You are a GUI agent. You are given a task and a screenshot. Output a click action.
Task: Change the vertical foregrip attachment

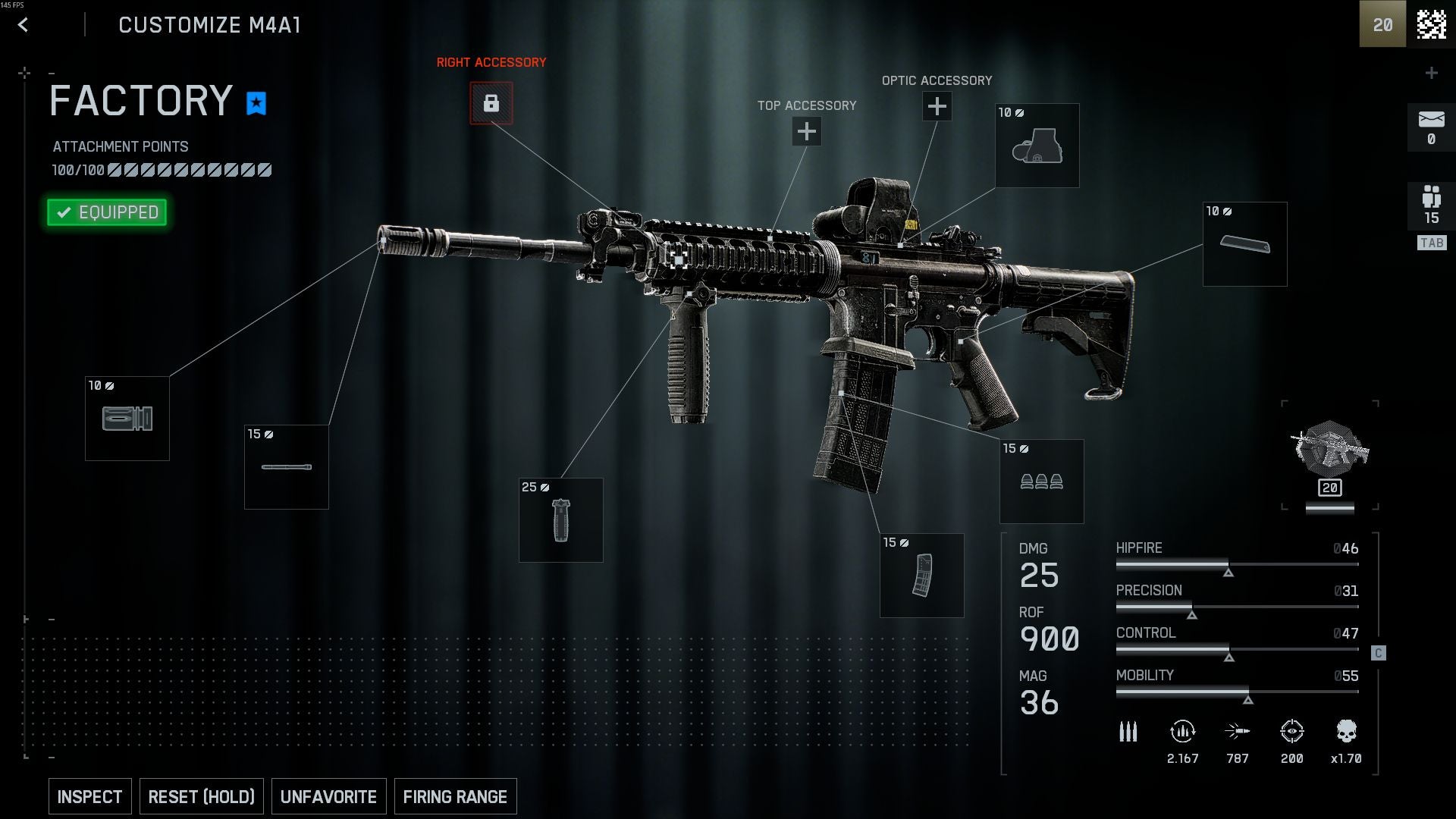point(561,520)
